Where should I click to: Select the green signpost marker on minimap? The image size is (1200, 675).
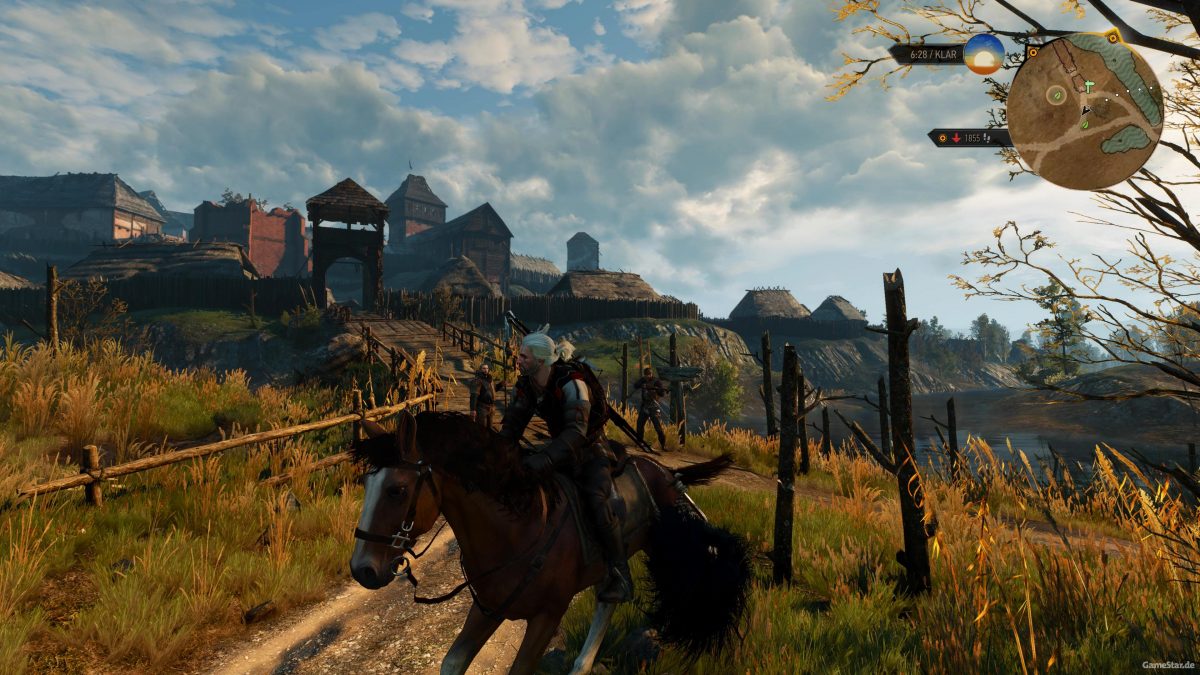1089,87
